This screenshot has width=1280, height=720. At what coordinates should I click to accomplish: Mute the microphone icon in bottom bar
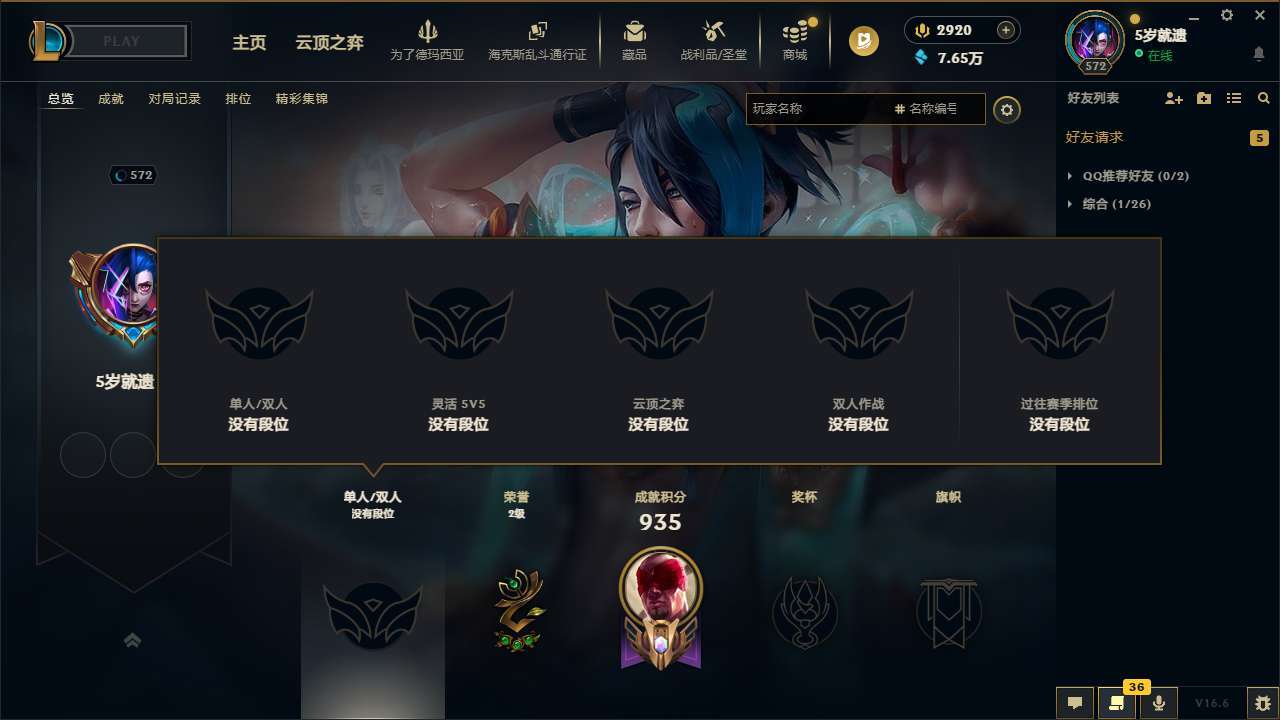click(1160, 703)
